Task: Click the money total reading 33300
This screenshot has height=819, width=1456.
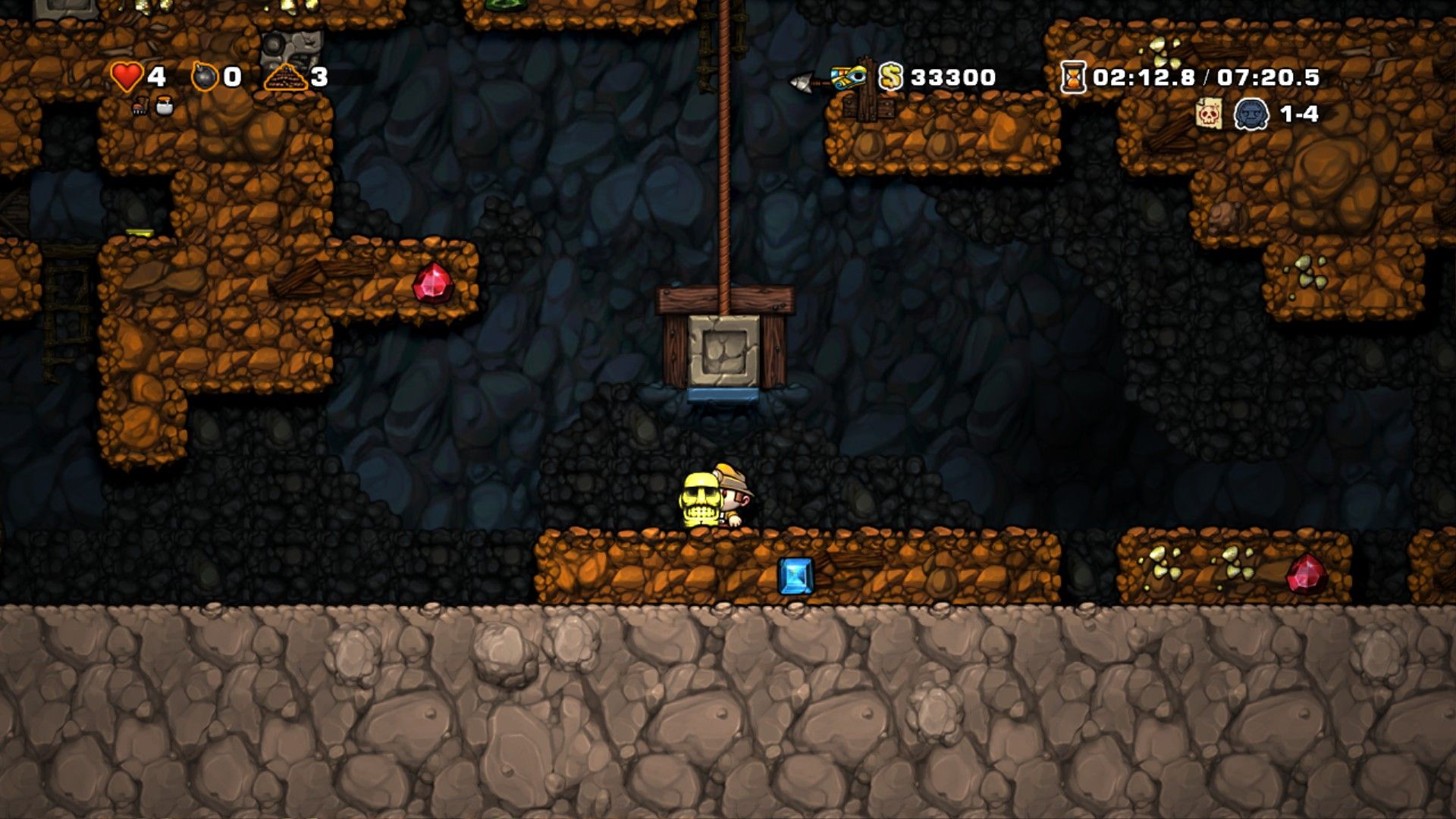Action: coord(952,76)
